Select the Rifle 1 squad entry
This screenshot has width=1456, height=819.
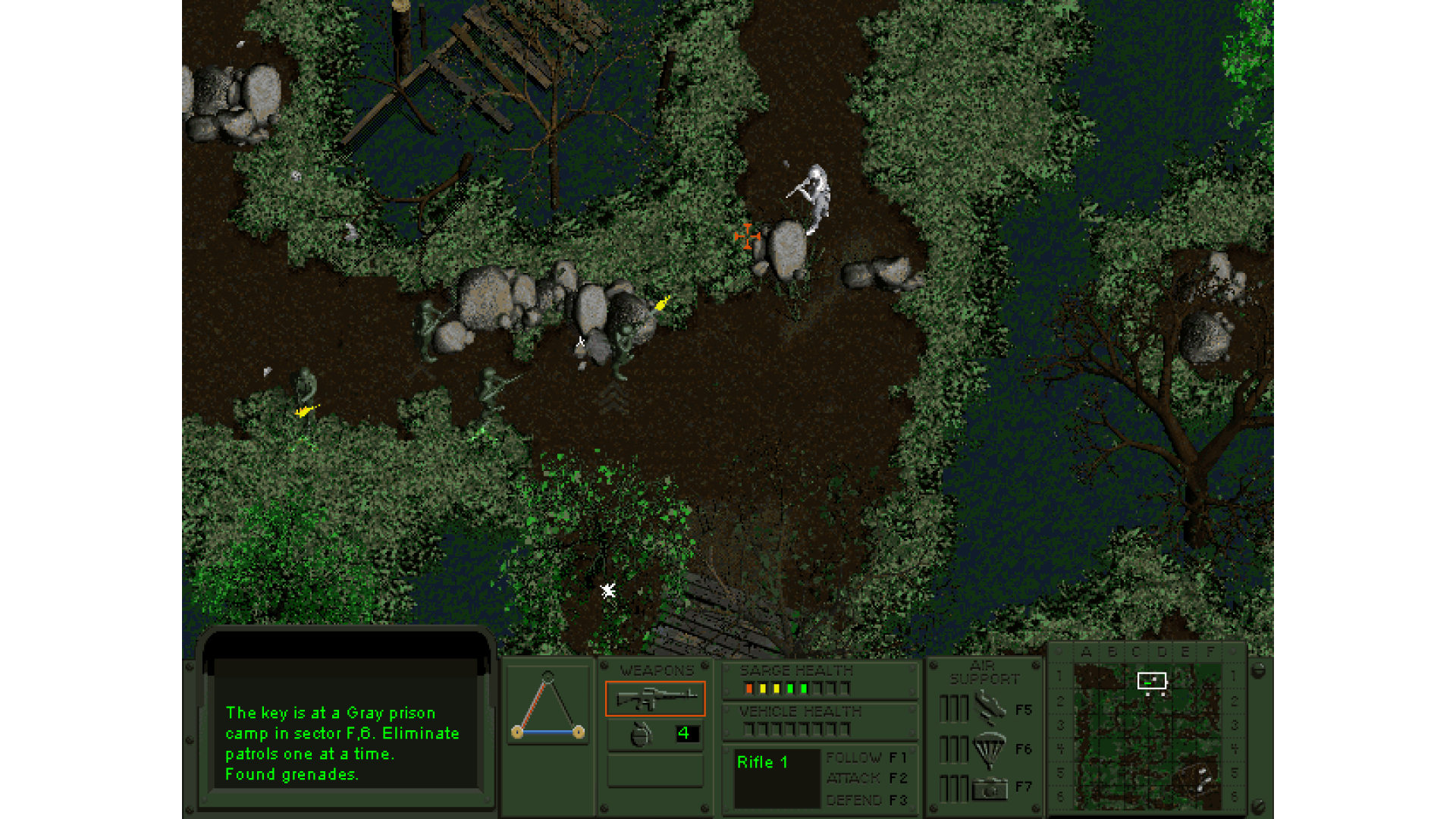[763, 763]
